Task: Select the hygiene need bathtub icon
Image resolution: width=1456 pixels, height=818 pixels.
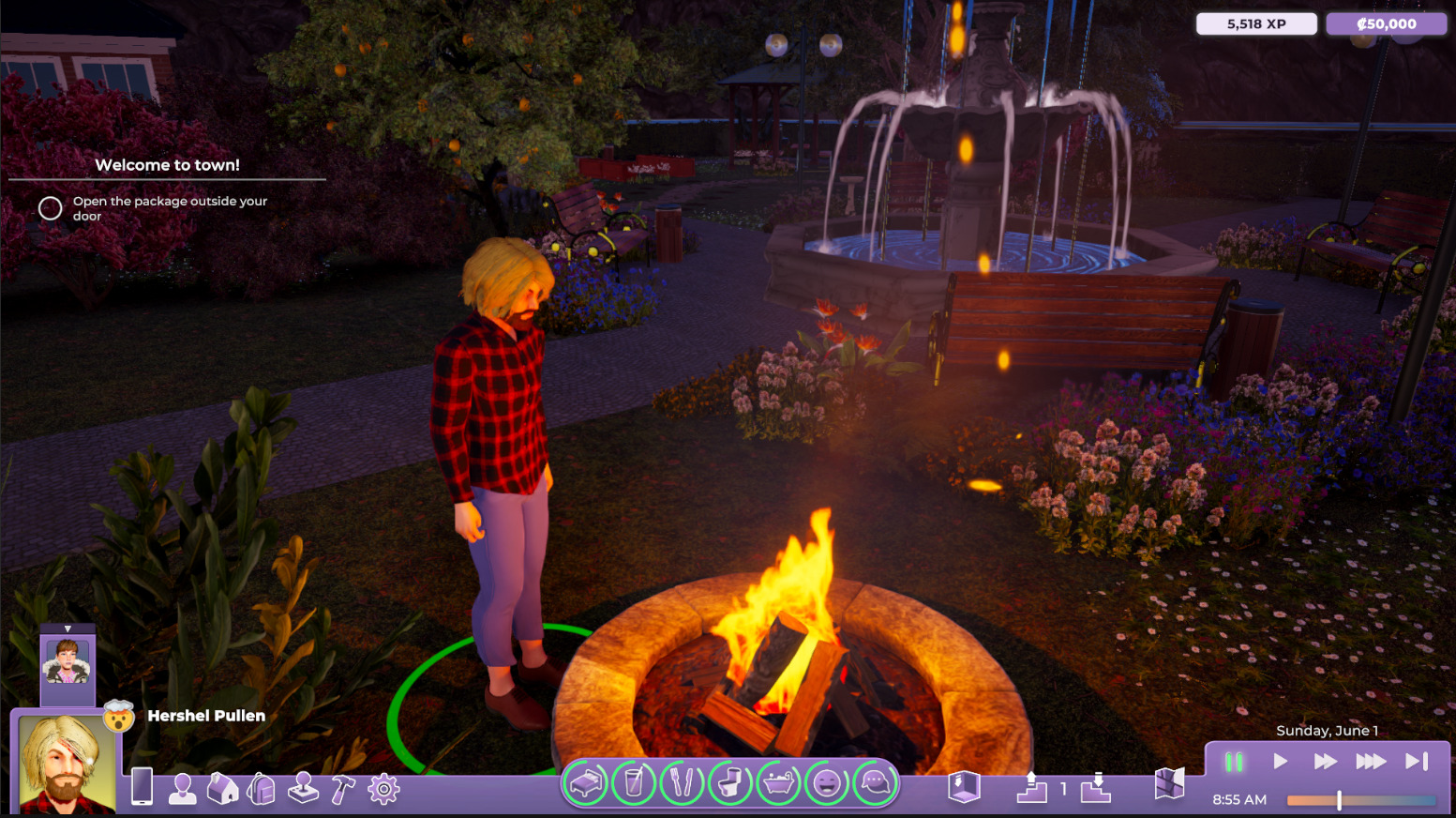Action: (x=778, y=783)
